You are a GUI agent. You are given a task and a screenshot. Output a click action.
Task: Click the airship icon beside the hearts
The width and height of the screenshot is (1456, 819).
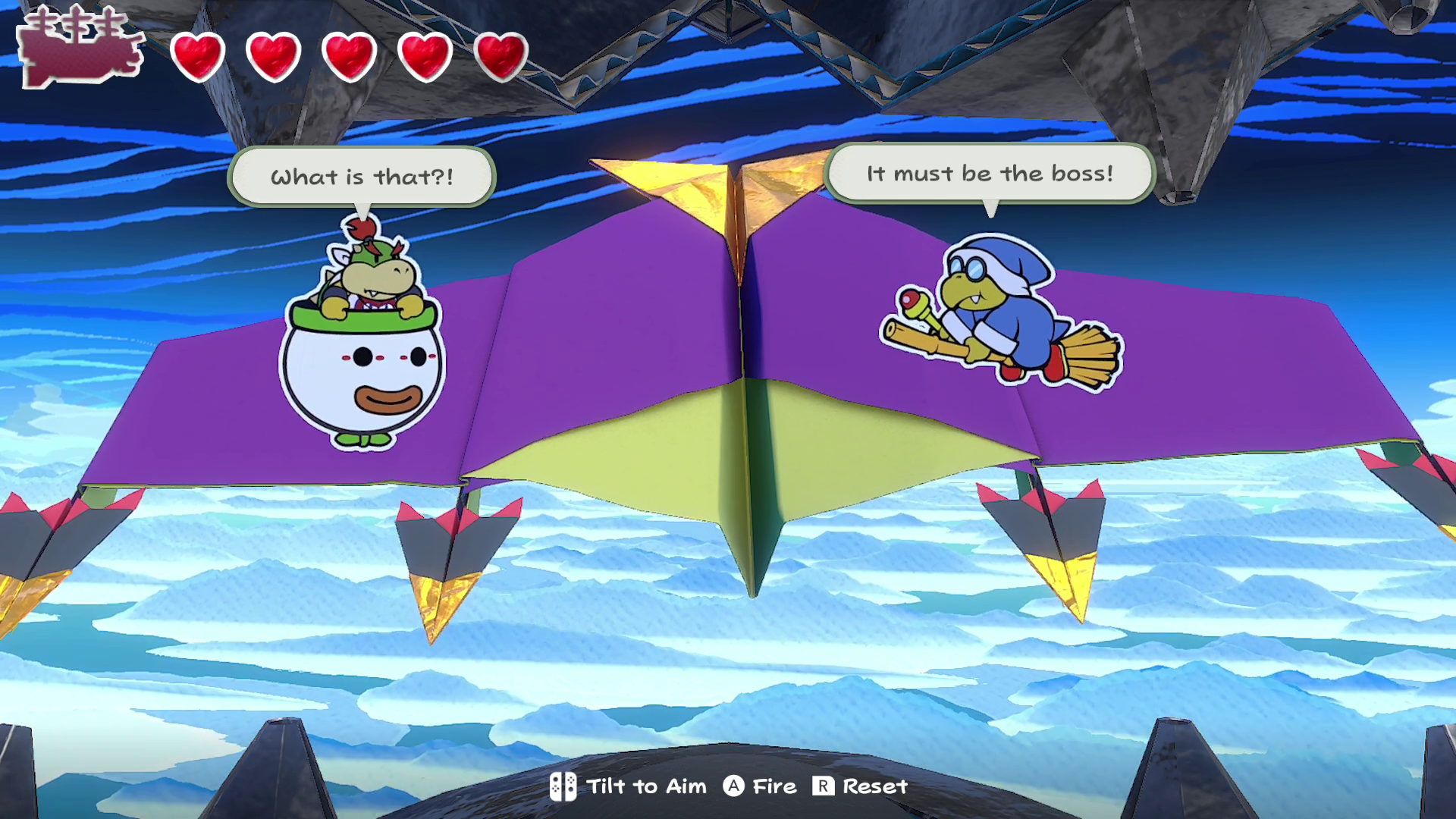click(80, 48)
